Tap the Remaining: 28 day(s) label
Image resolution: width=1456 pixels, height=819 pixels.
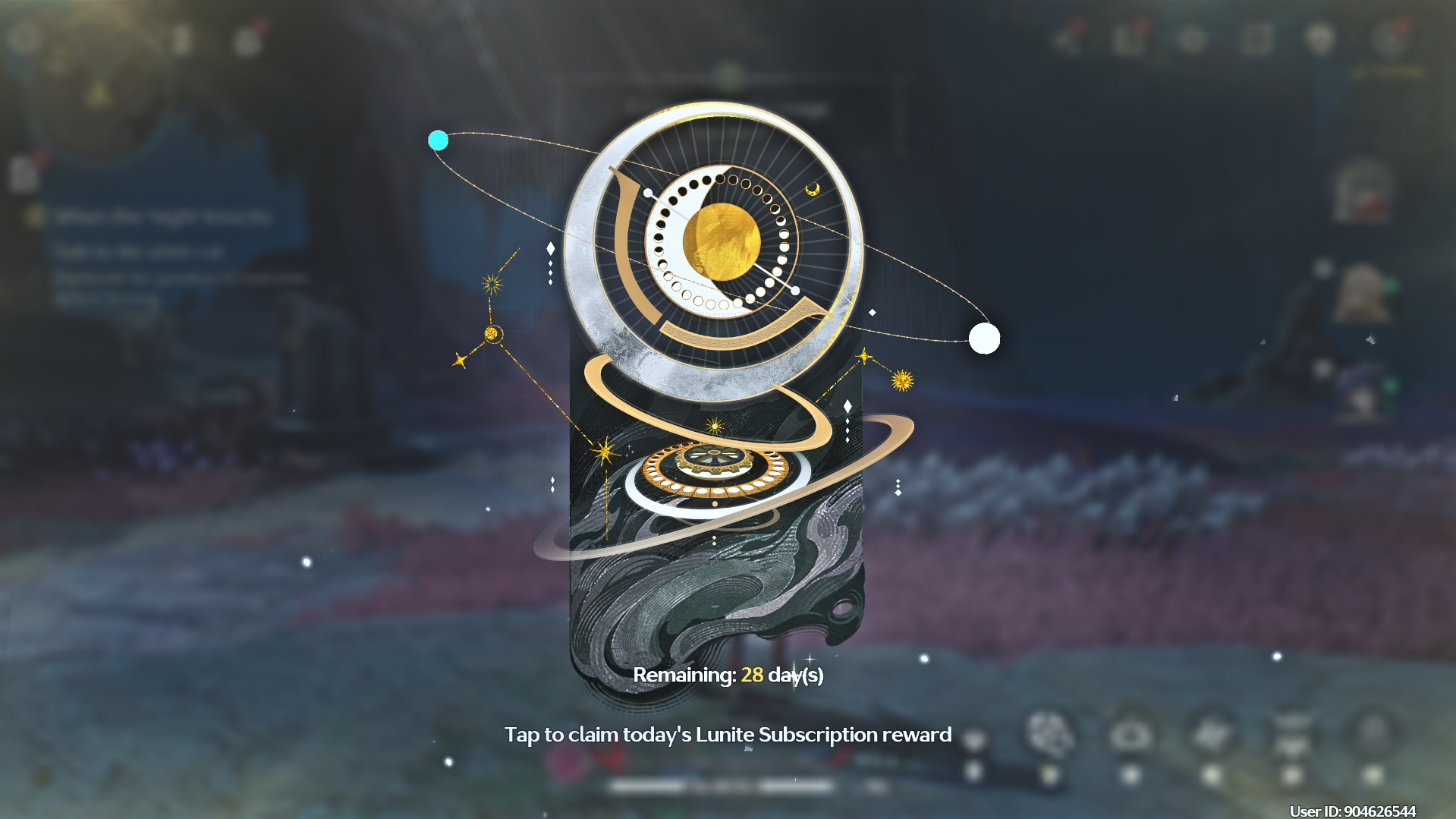tap(729, 674)
